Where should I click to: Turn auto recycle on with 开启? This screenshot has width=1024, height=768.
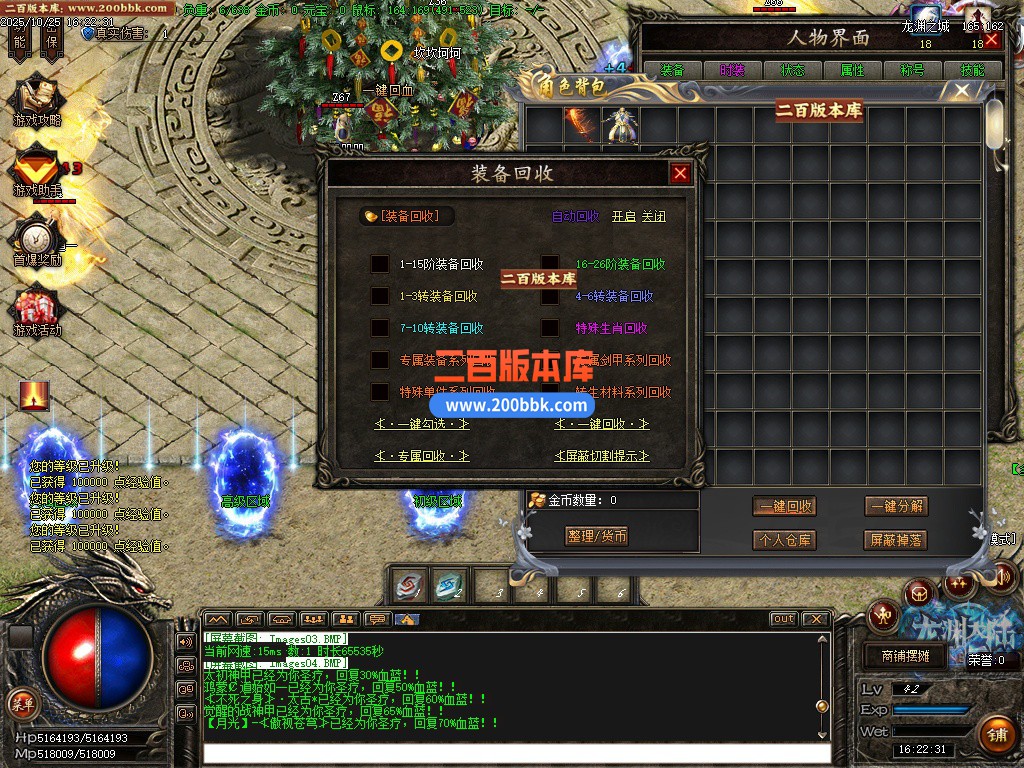click(x=623, y=216)
